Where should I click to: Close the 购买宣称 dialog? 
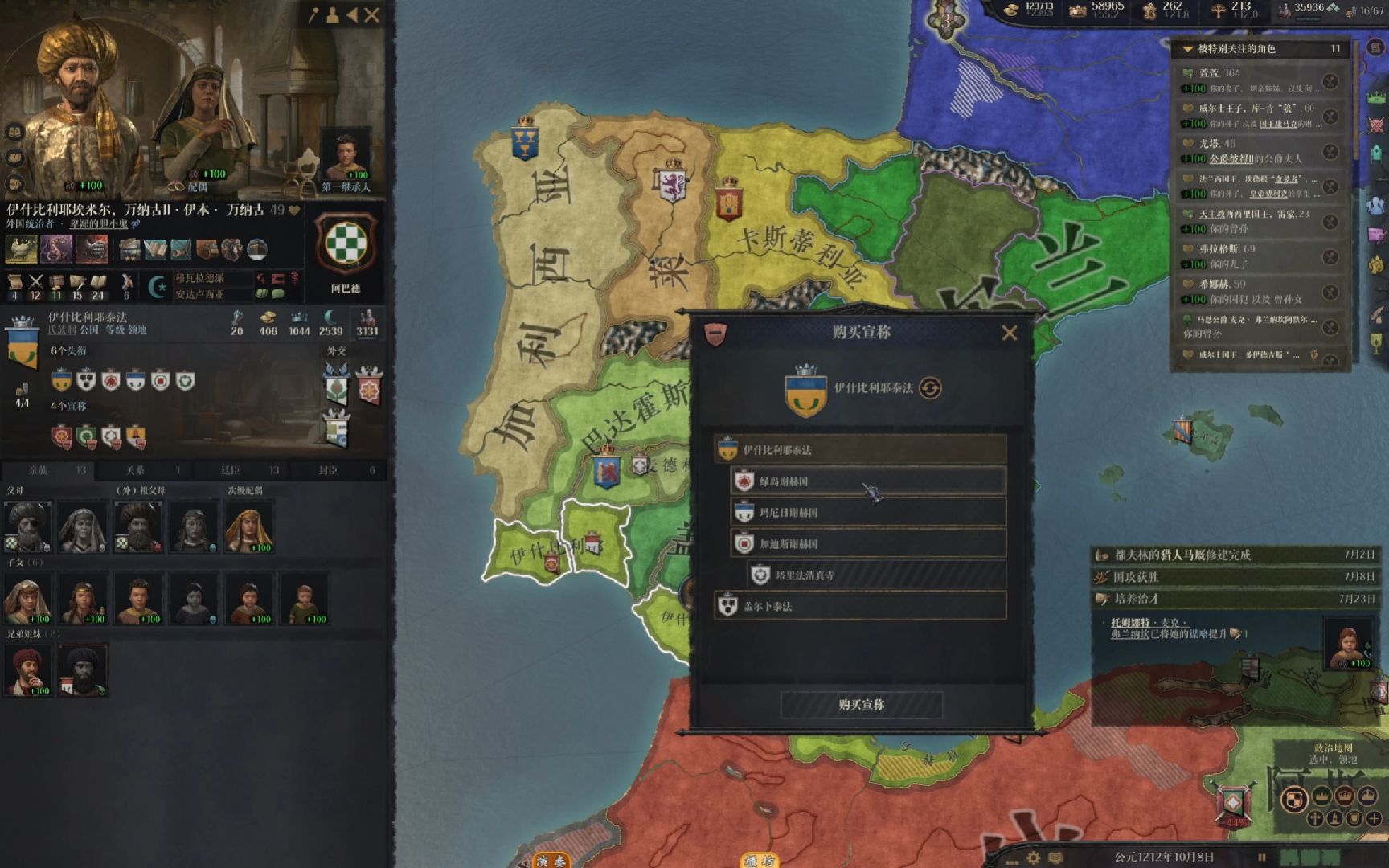1010,333
